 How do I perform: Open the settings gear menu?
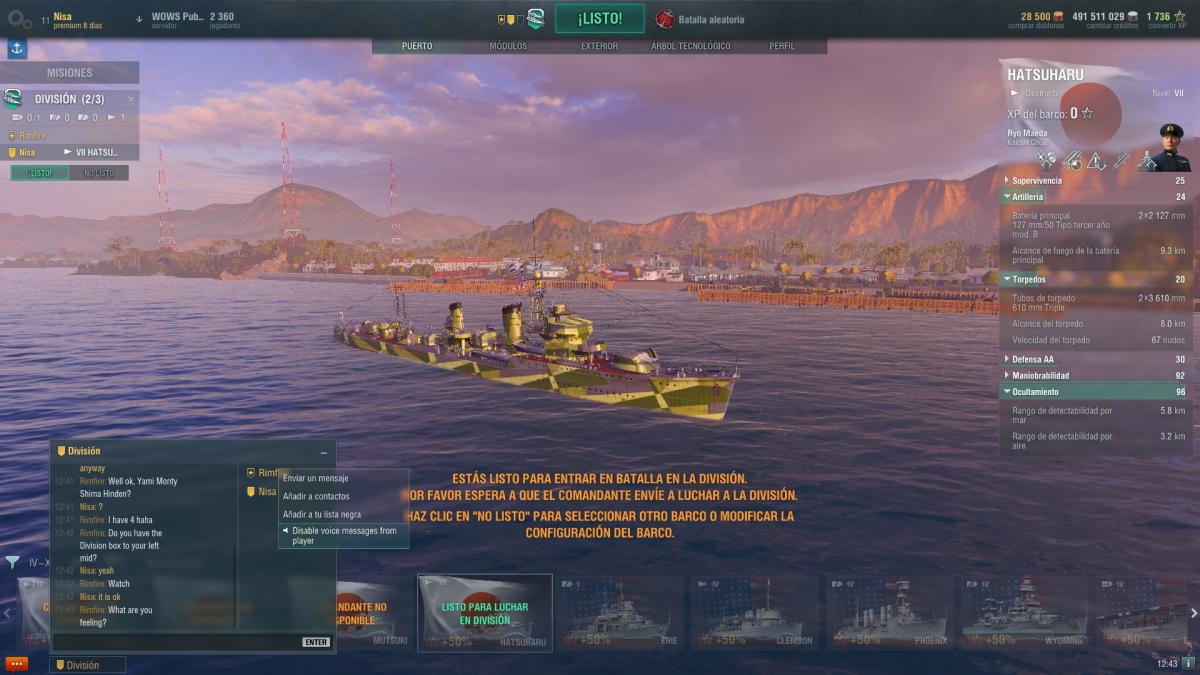coord(17,19)
